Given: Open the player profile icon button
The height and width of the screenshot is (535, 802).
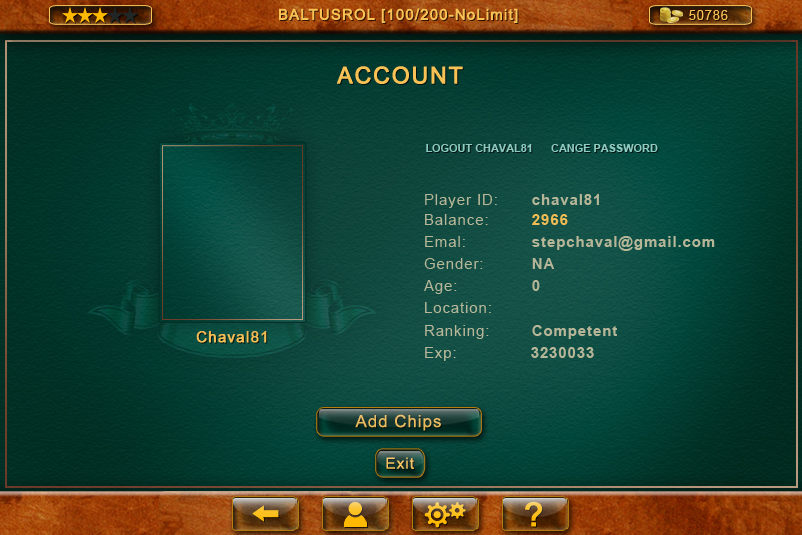Looking at the screenshot, I should click(x=355, y=514).
